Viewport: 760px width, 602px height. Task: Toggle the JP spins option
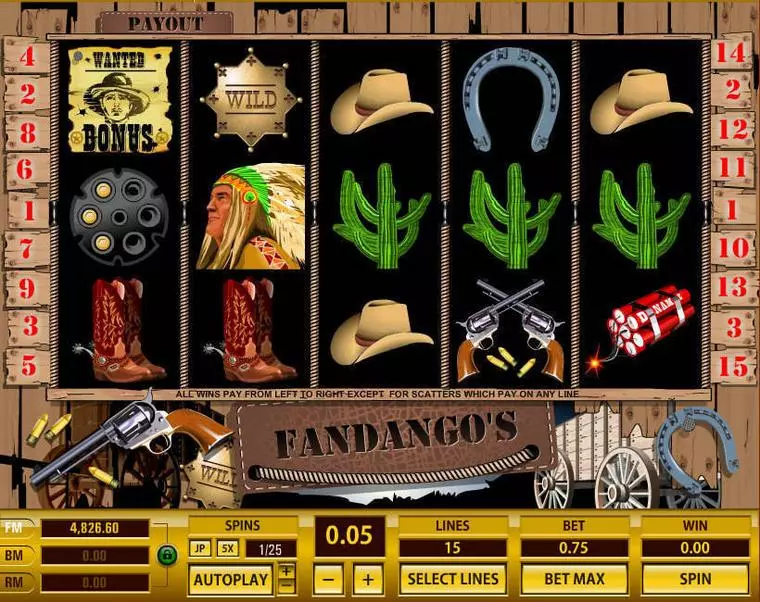pyautogui.click(x=200, y=549)
